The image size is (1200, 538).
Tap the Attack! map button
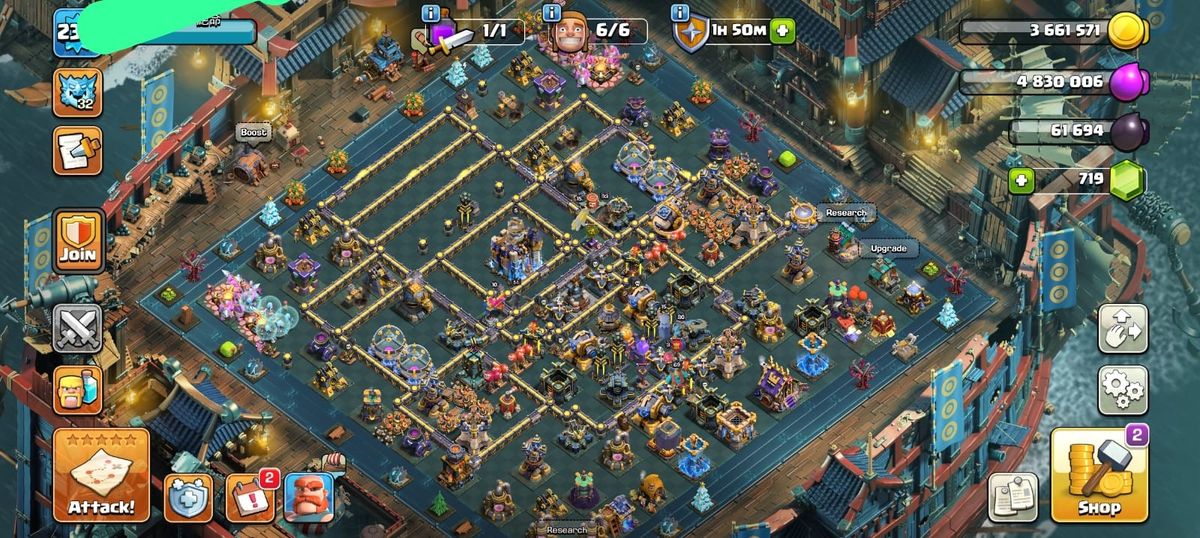[x=101, y=477]
